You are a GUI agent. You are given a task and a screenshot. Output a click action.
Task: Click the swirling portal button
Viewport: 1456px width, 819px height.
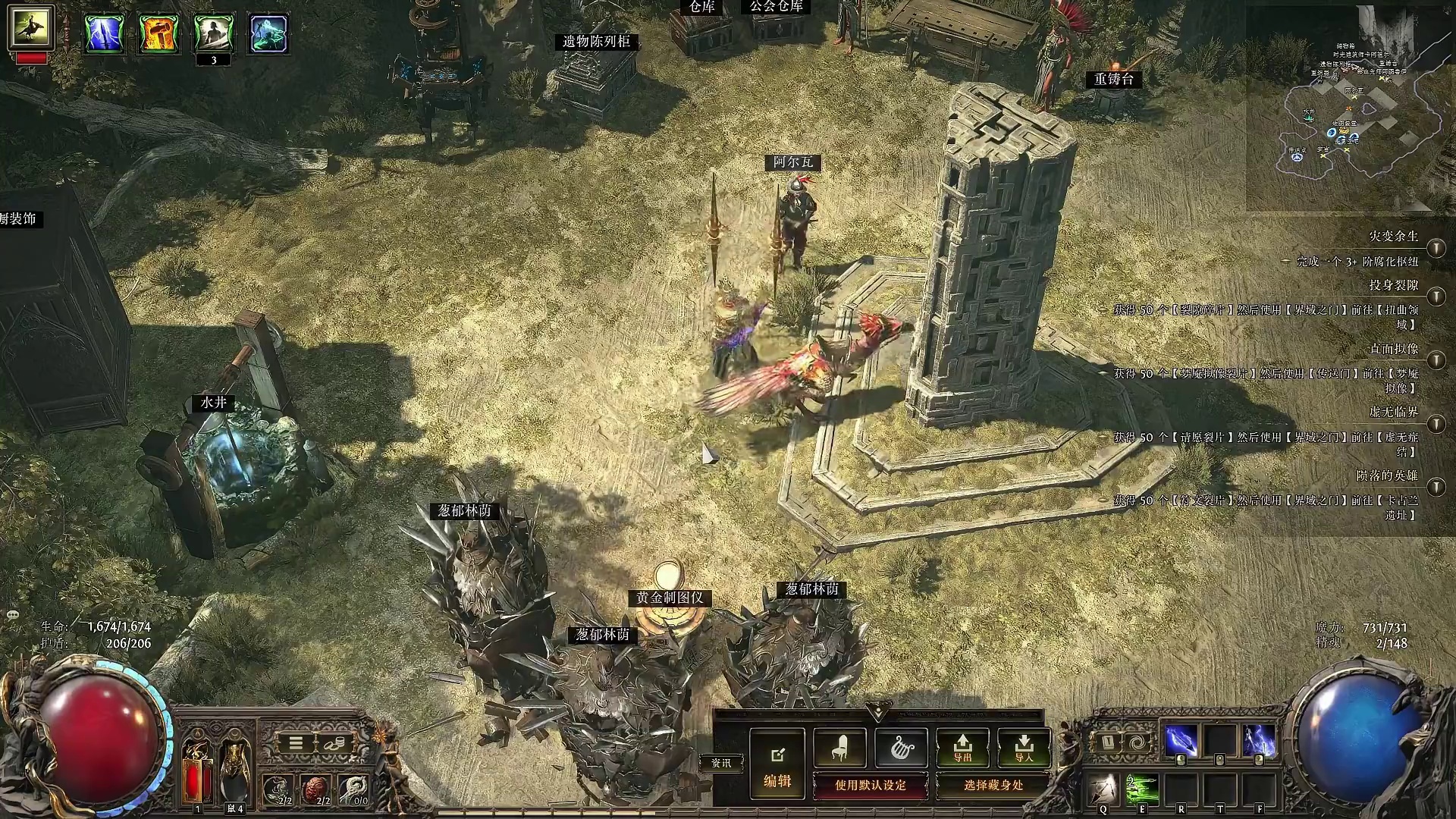tap(1137, 742)
